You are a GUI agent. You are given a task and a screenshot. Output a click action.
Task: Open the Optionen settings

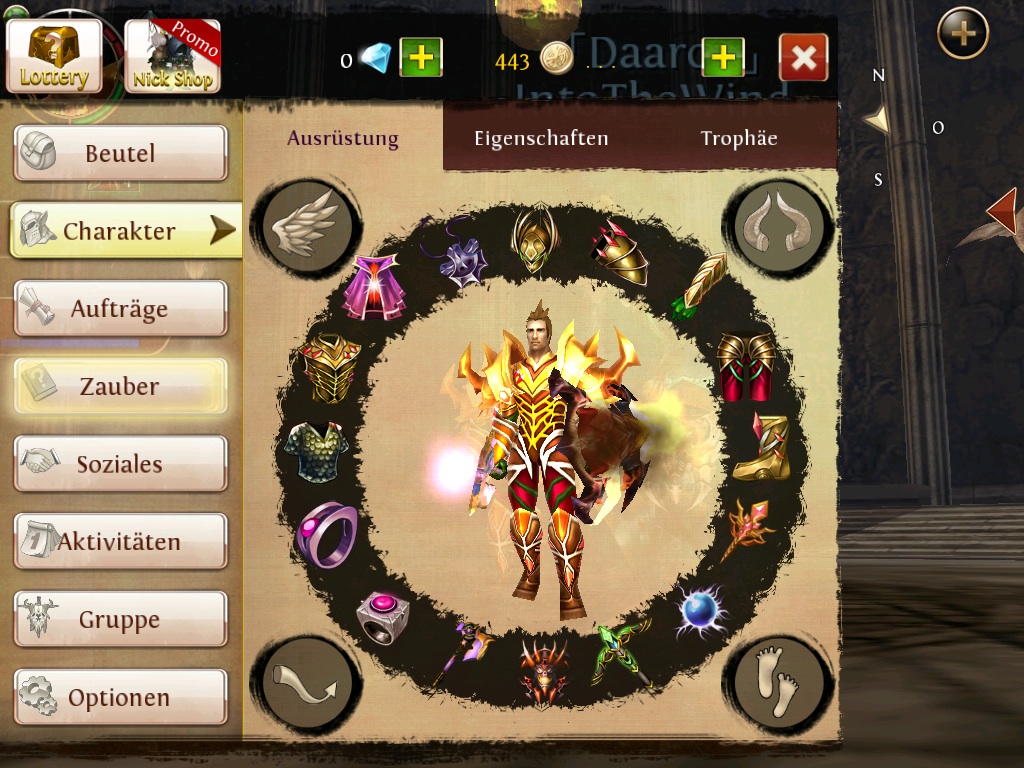point(120,697)
